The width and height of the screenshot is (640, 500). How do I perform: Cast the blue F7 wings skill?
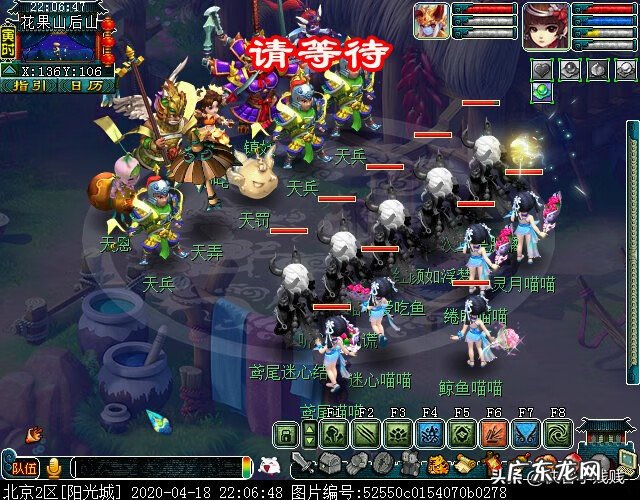(525, 435)
